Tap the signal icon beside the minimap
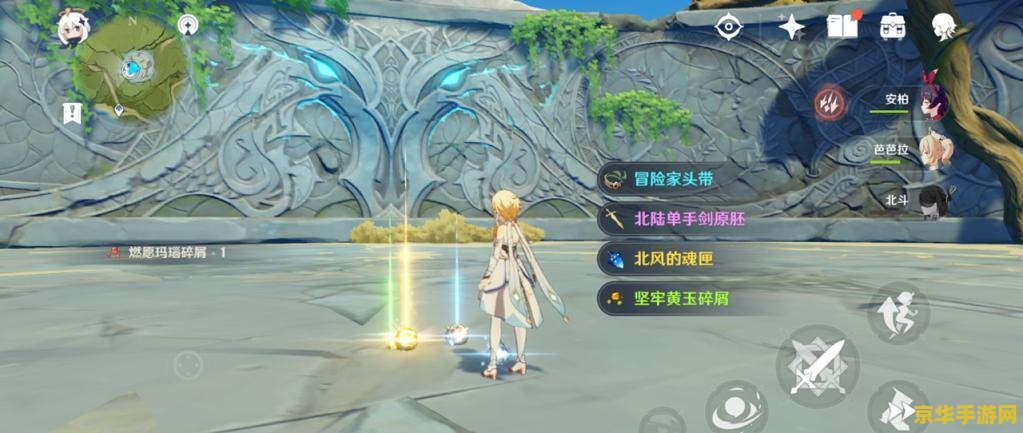The width and height of the screenshot is (1023, 433). pos(186,25)
